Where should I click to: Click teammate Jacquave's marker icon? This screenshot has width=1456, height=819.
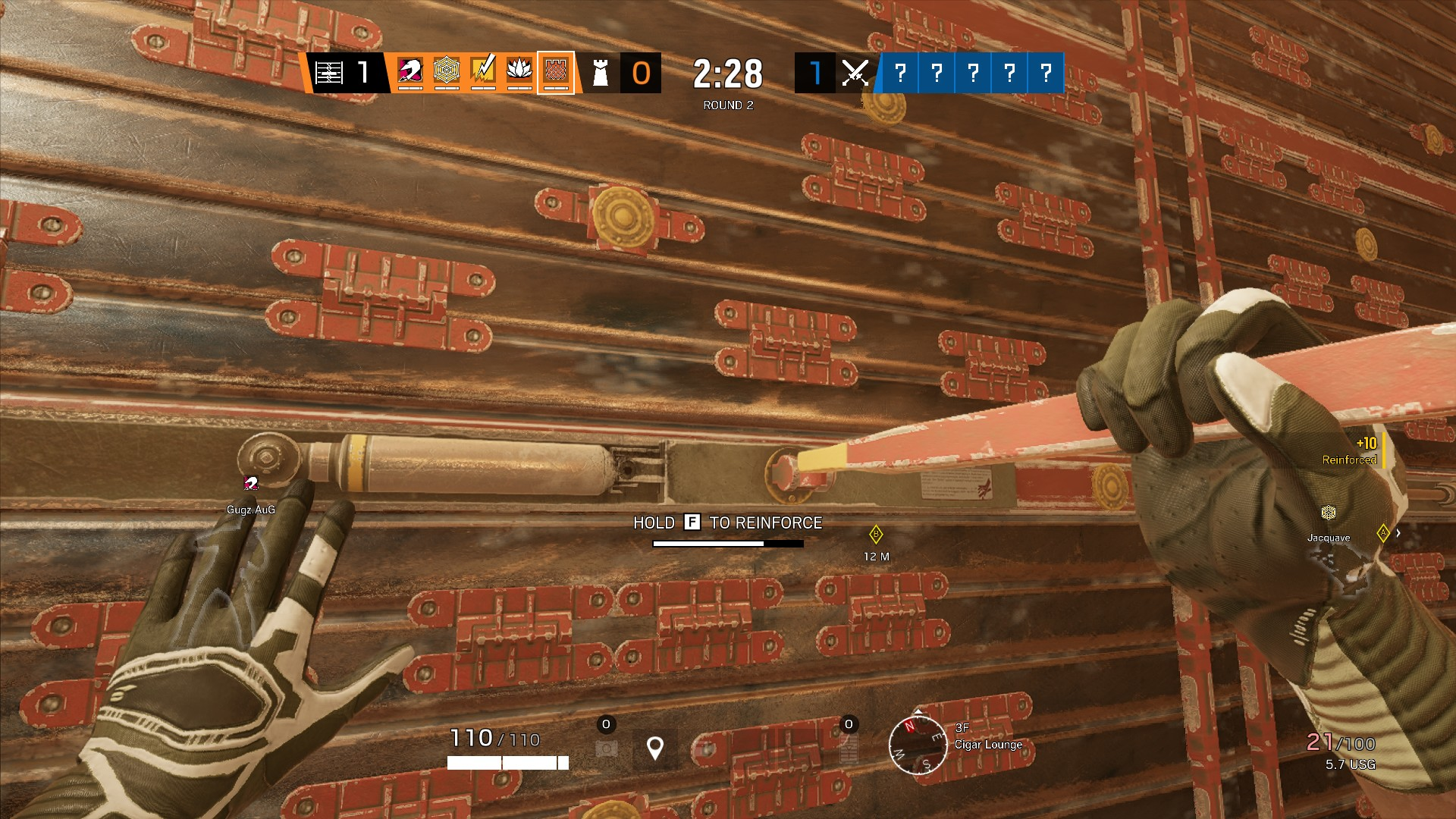(1328, 513)
